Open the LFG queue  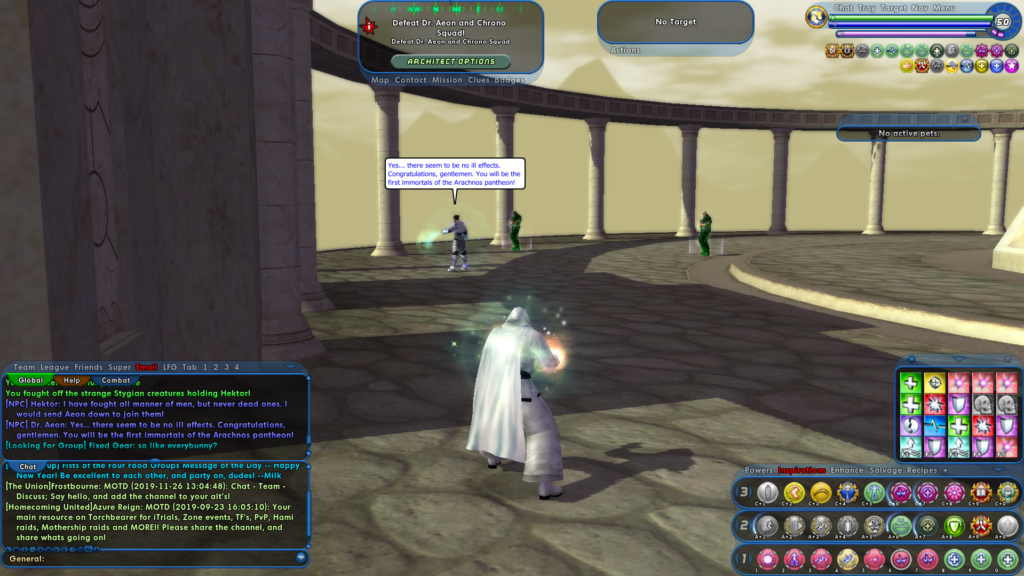pos(170,367)
